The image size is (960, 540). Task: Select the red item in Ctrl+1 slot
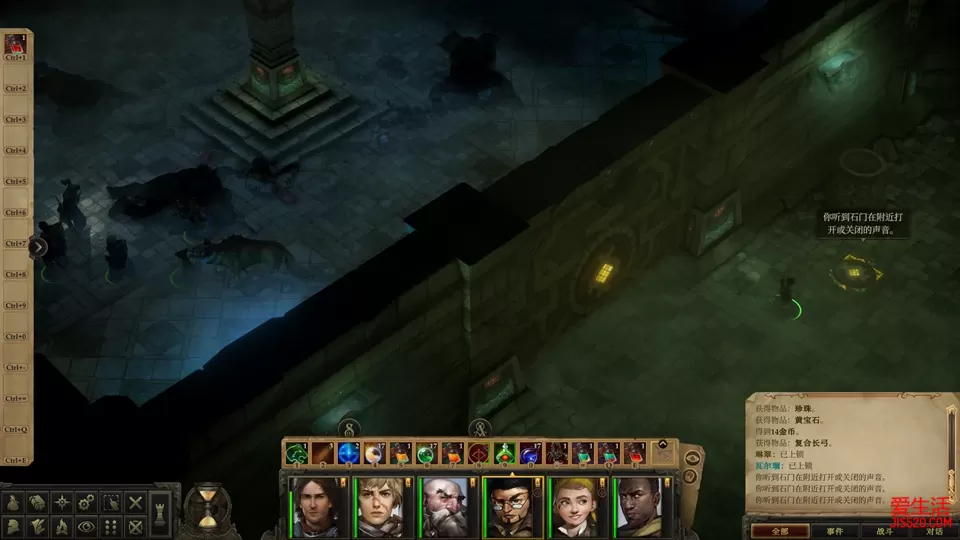point(15,43)
